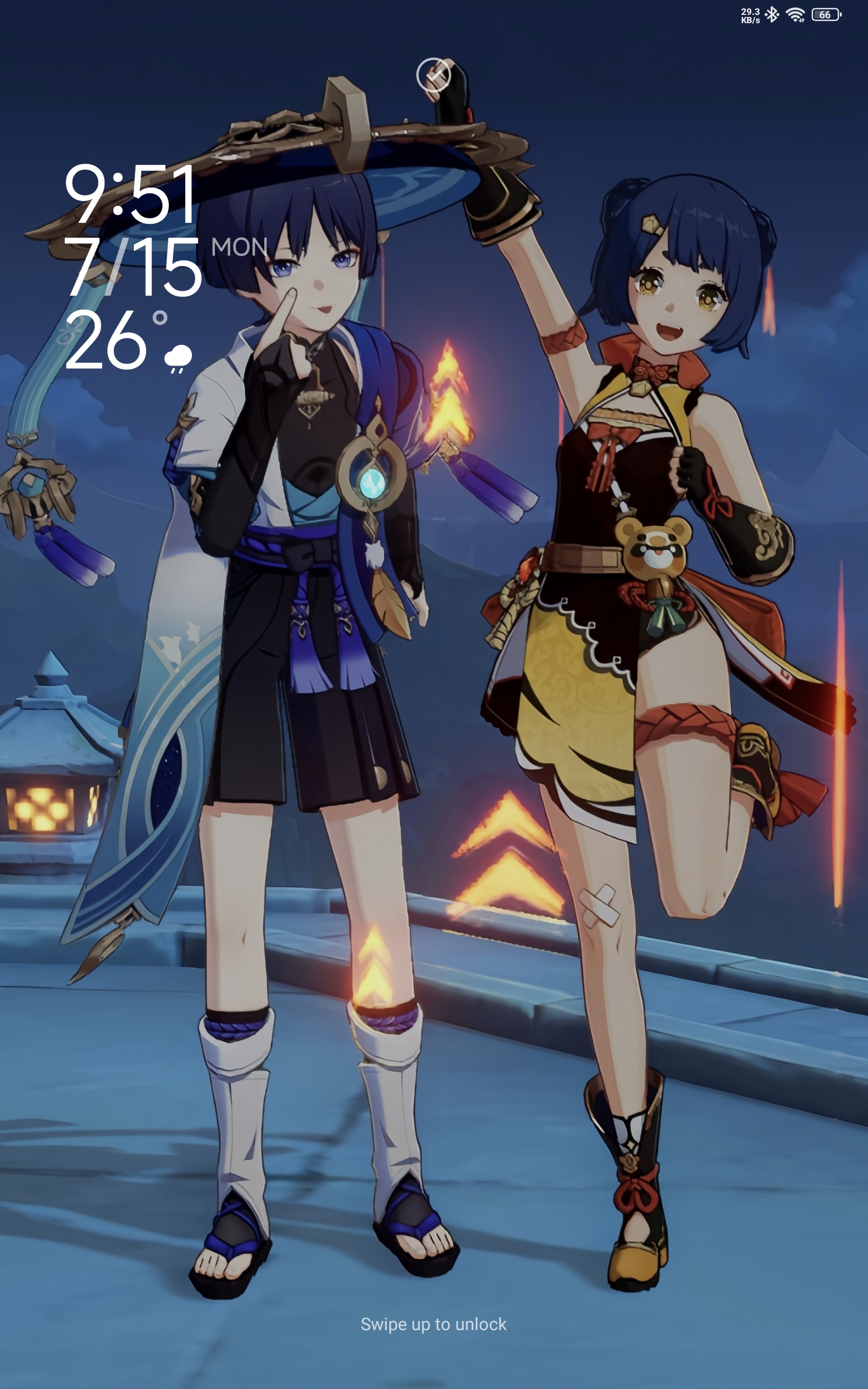
Task: Tap the status bar area at the top right
Action: 792,16
